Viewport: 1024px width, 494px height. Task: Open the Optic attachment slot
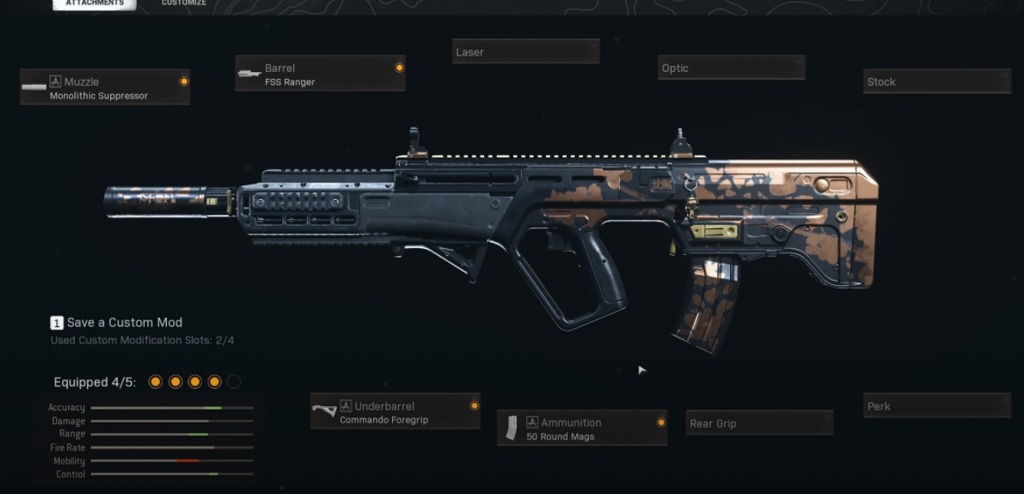(731, 68)
